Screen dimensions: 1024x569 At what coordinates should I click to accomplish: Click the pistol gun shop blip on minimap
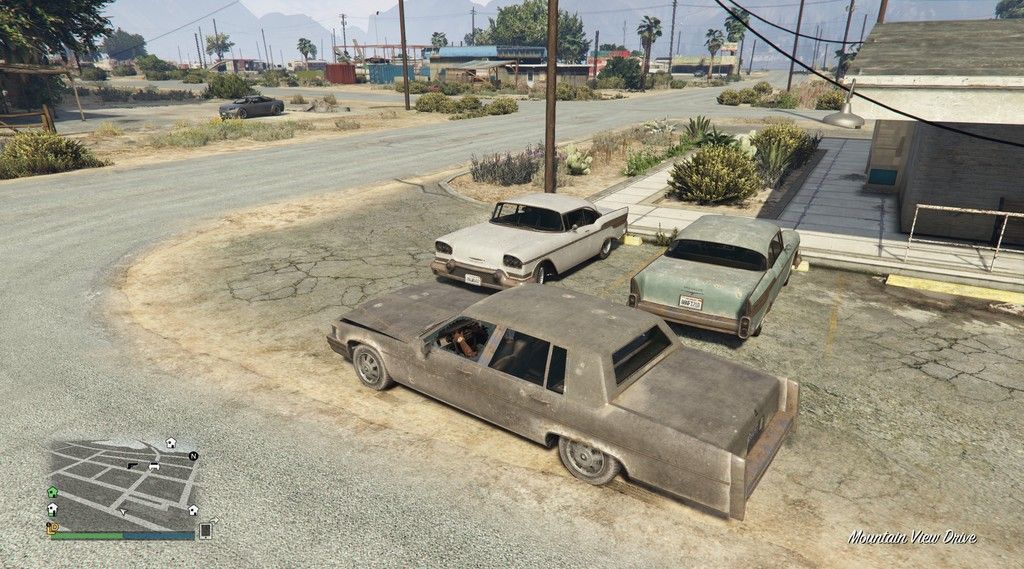coord(132,466)
